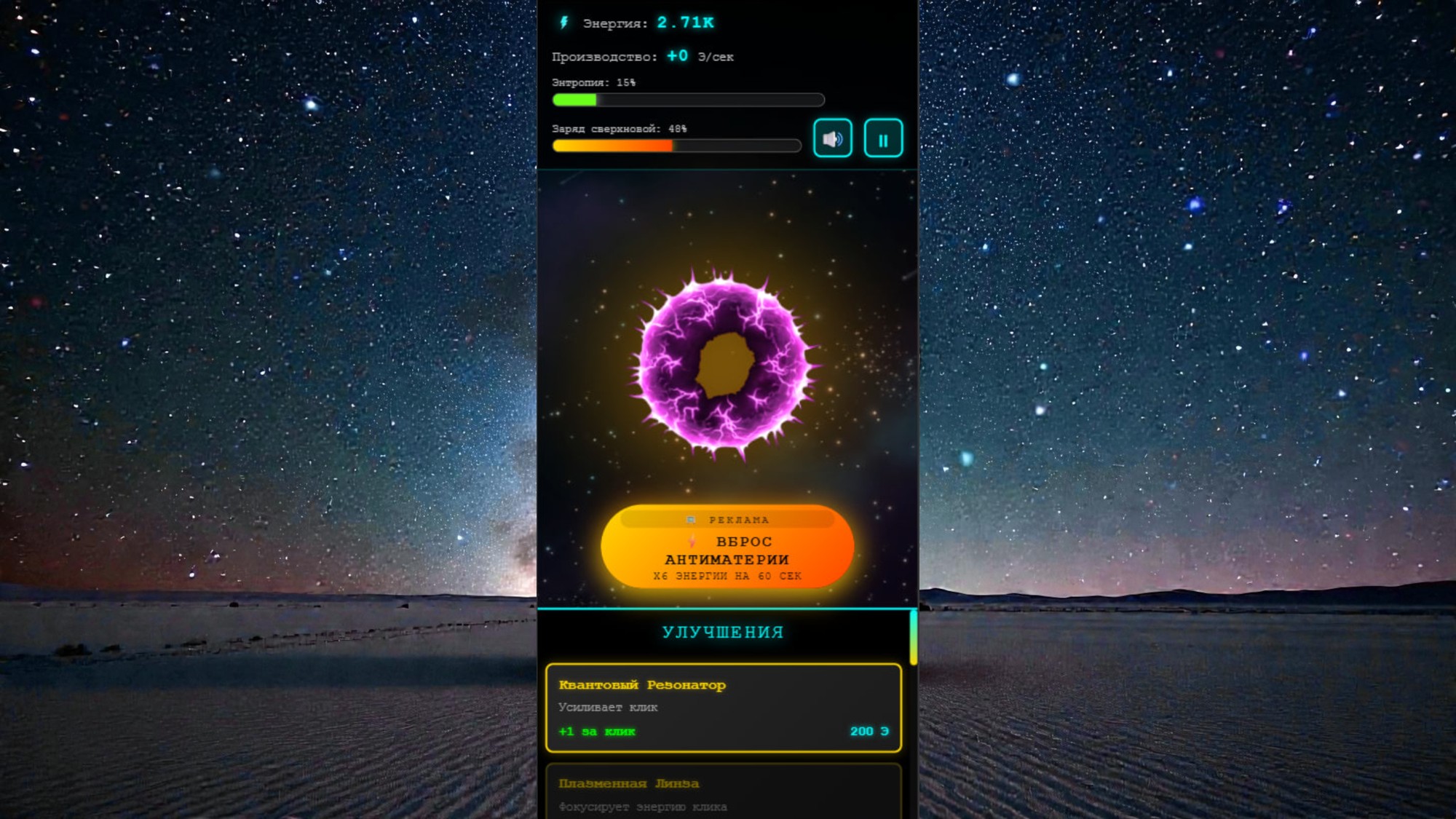Click the lightning bolt next to Энергия
The width and height of the screenshot is (1456, 819).
tap(563, 23)
